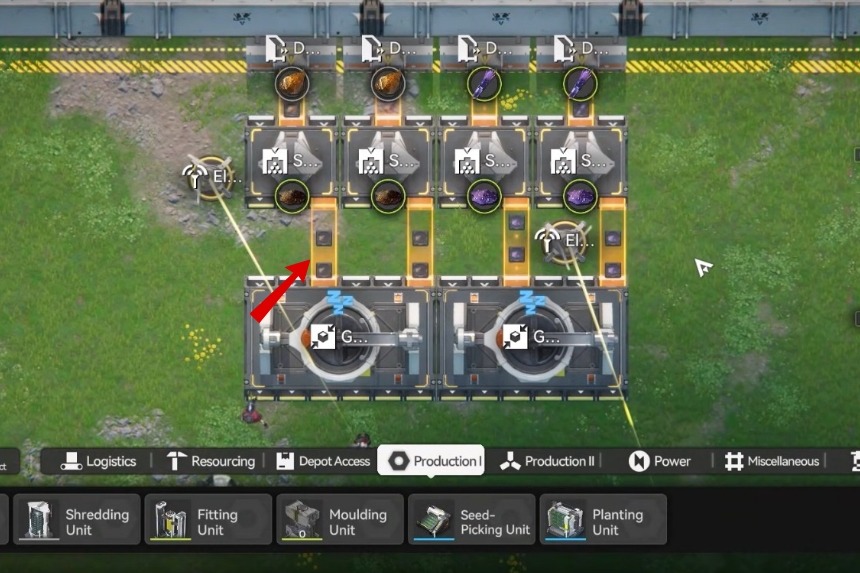This screenshot has height=573, width=860.
Task: Switch to the Production II tab
Action: [548, 461]
